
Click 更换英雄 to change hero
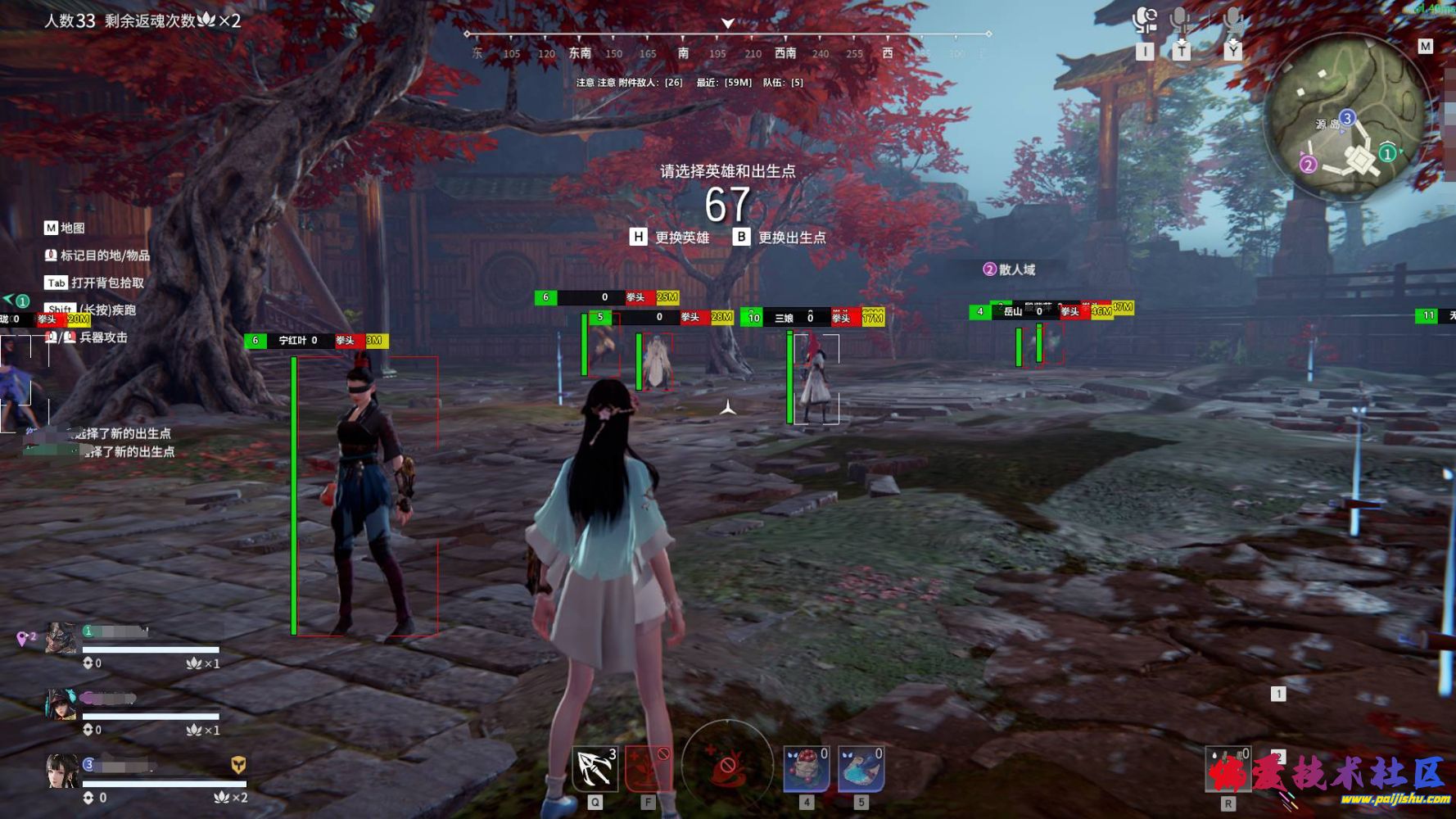point(670,238)
